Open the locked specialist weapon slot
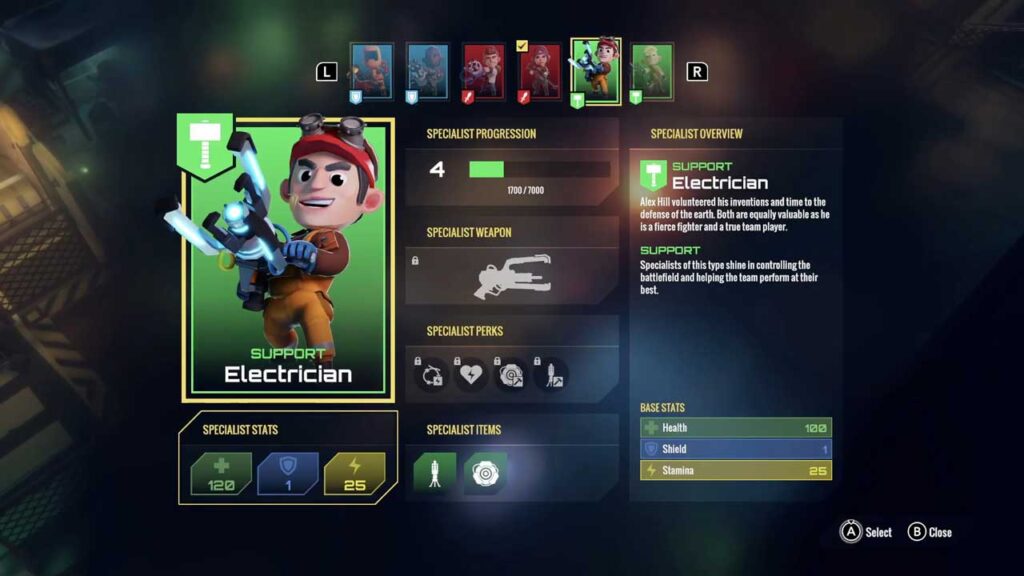Viewport: 1024px width, 576px height. (x=511, y=276)
